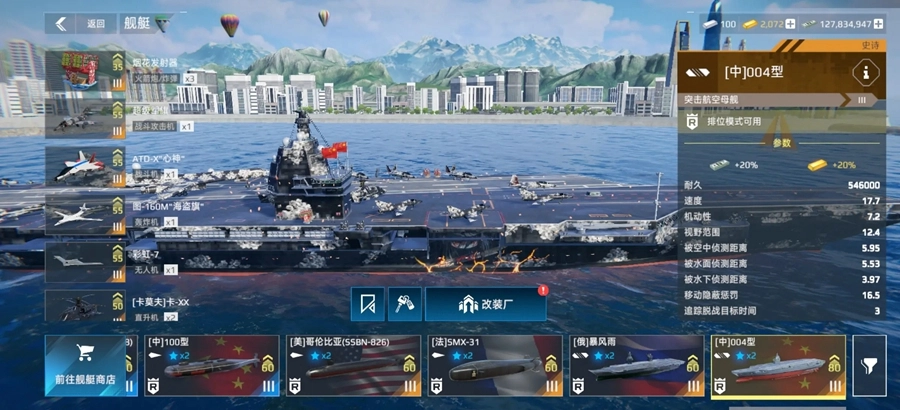Go to the 前往舰艇商店 ship store
This screenshot has width=900, height=410.
[85, 365]
